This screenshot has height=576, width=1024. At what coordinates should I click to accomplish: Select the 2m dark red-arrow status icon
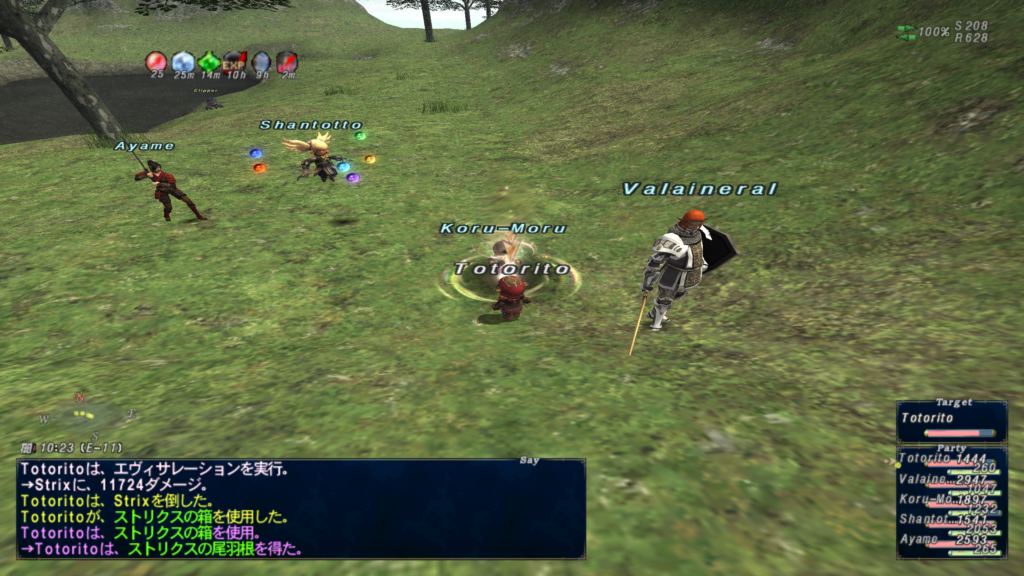tap(287, 62)
